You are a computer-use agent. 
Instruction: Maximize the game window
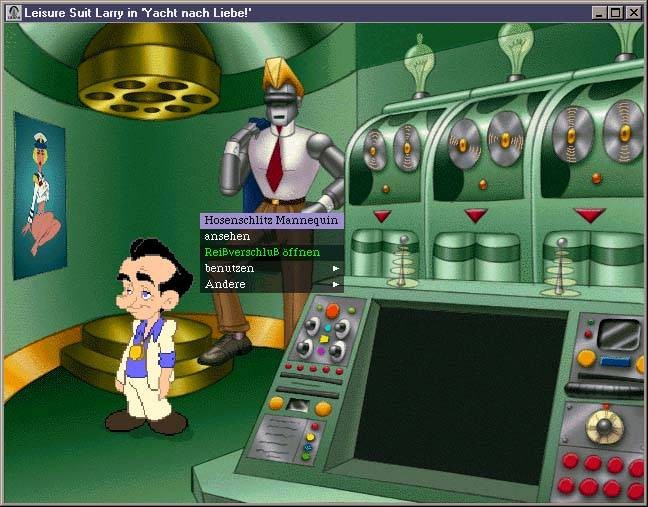pyautogui.click(x=615, y=13)
